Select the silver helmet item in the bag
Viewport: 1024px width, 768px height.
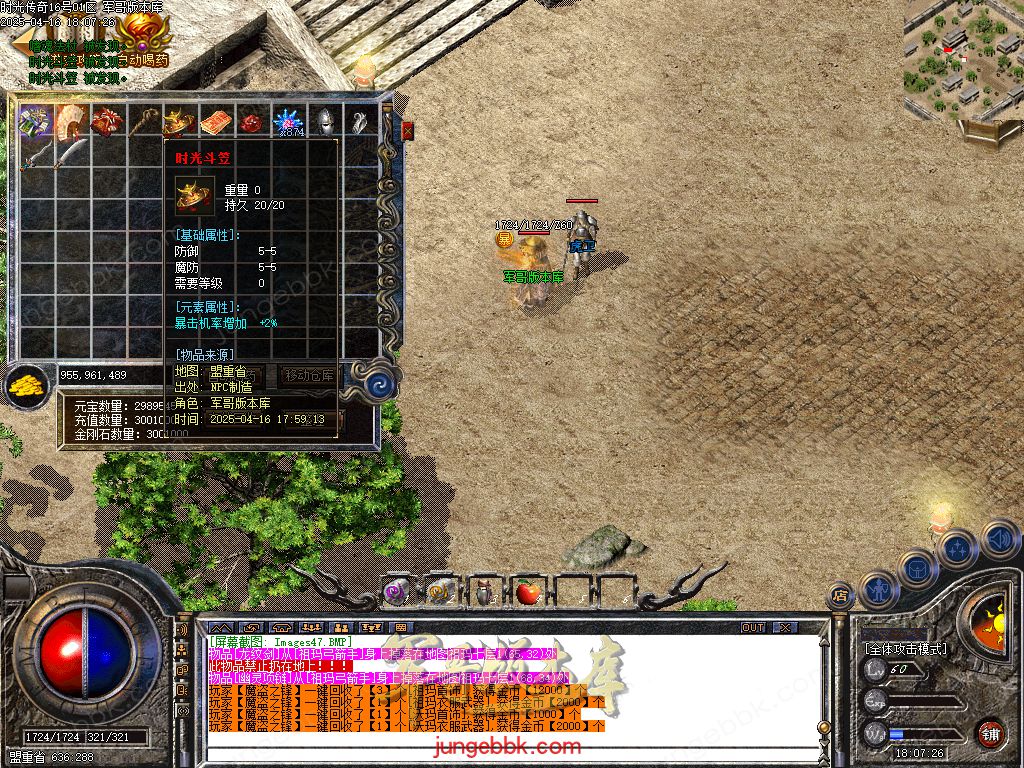click(x=325, y=121)
